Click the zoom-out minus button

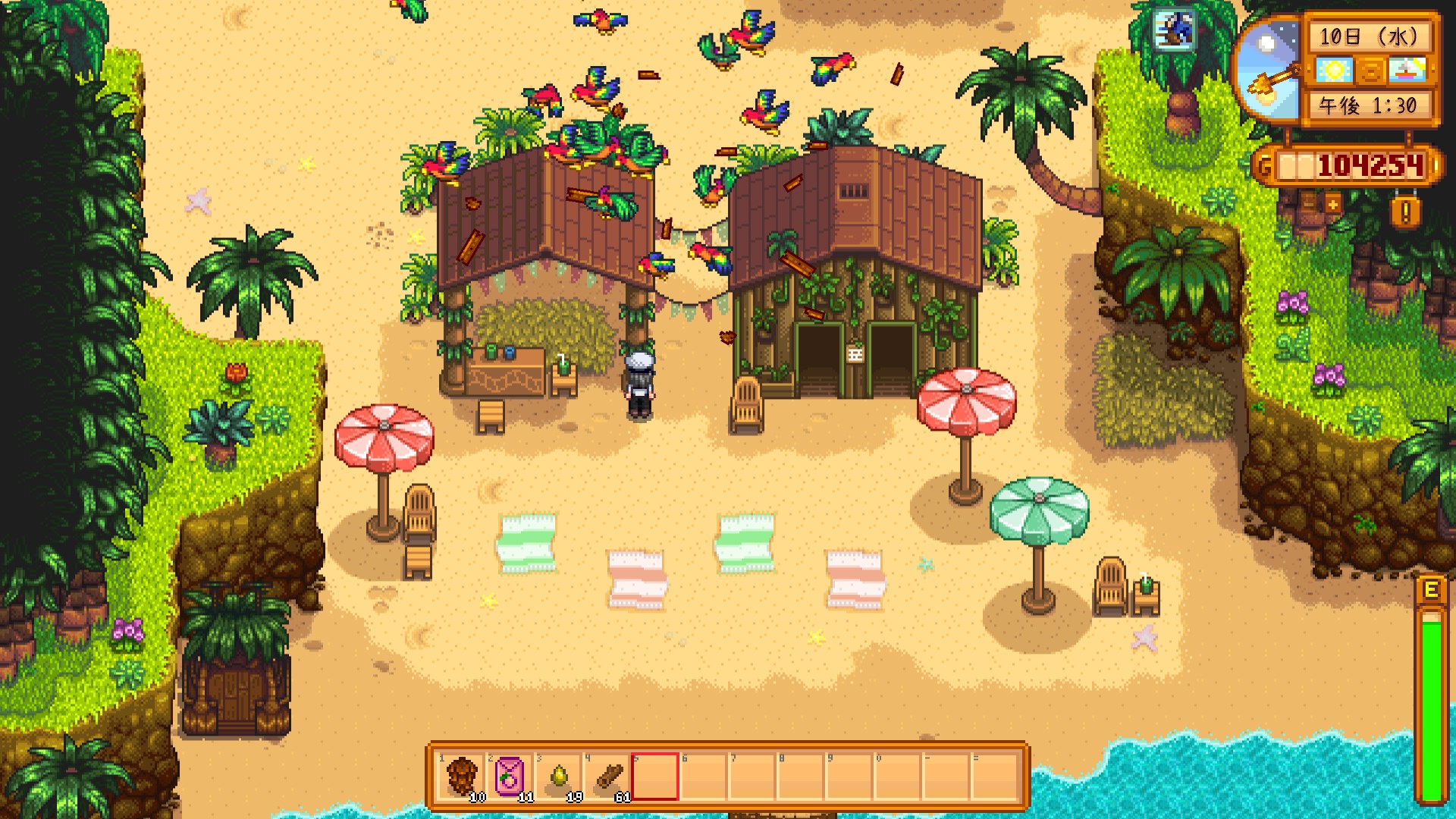1308,203
